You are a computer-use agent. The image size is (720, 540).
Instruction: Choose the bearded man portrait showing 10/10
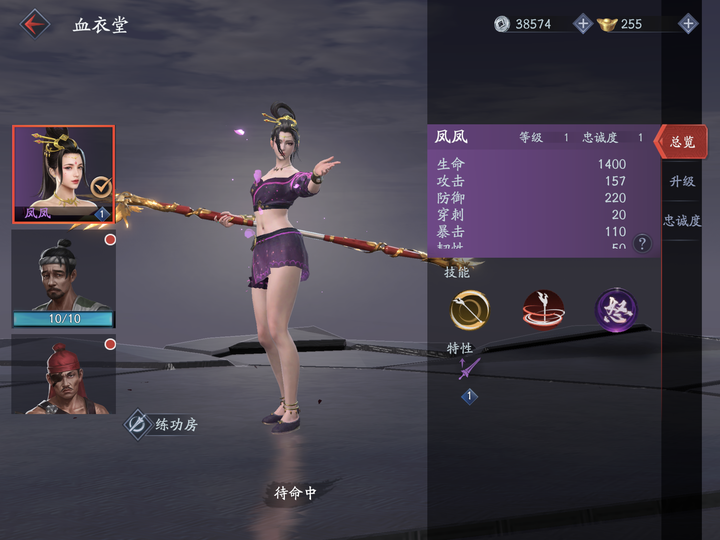point(63,278)
